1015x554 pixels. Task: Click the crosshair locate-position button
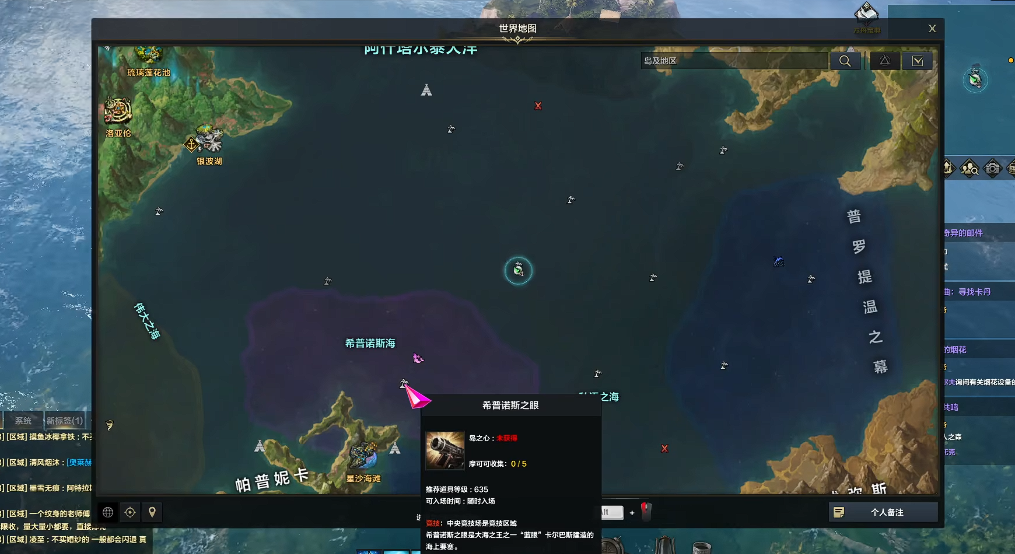pyautogui.click(x=130, y=512)
